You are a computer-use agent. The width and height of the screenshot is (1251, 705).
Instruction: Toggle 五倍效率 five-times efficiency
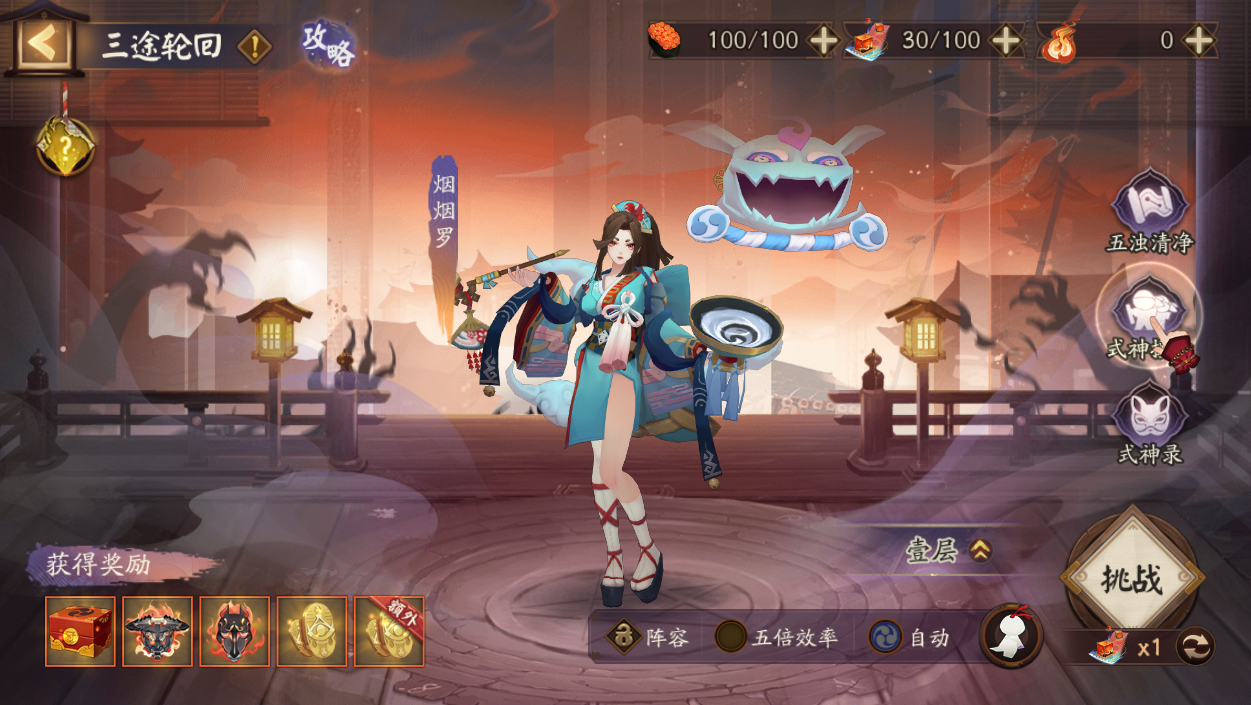(731, 637)
